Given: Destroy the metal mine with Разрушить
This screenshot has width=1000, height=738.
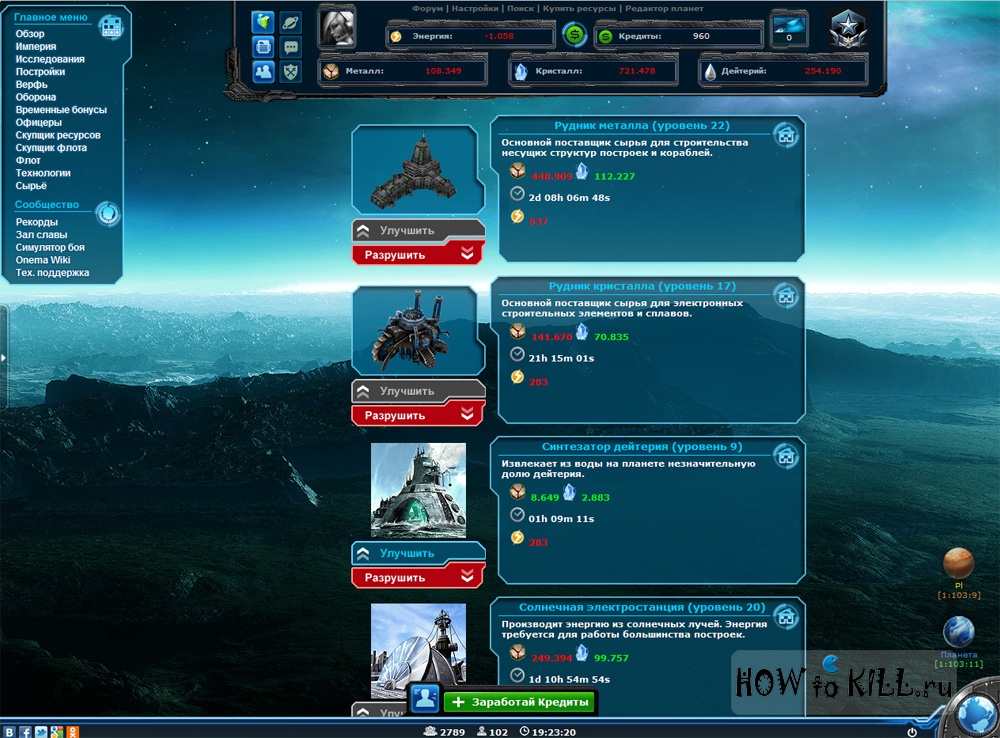Looking at the screenshot, I should 417,254.
